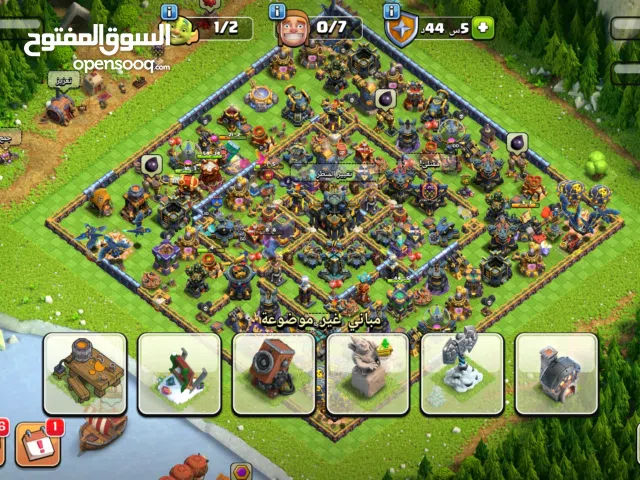This screenshot has width=640, height=480.
Task: Show info above the shield icon
Action: pos(392,10)
